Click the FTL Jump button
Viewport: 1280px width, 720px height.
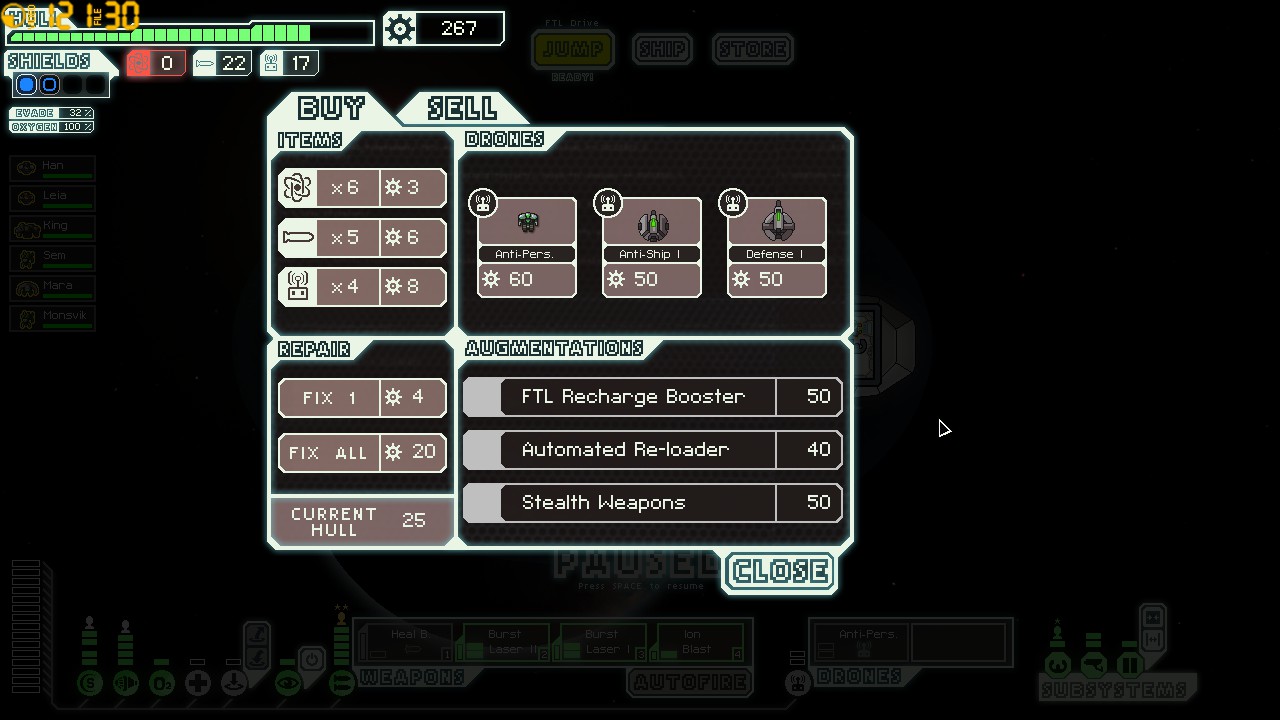tap(573, 49)
